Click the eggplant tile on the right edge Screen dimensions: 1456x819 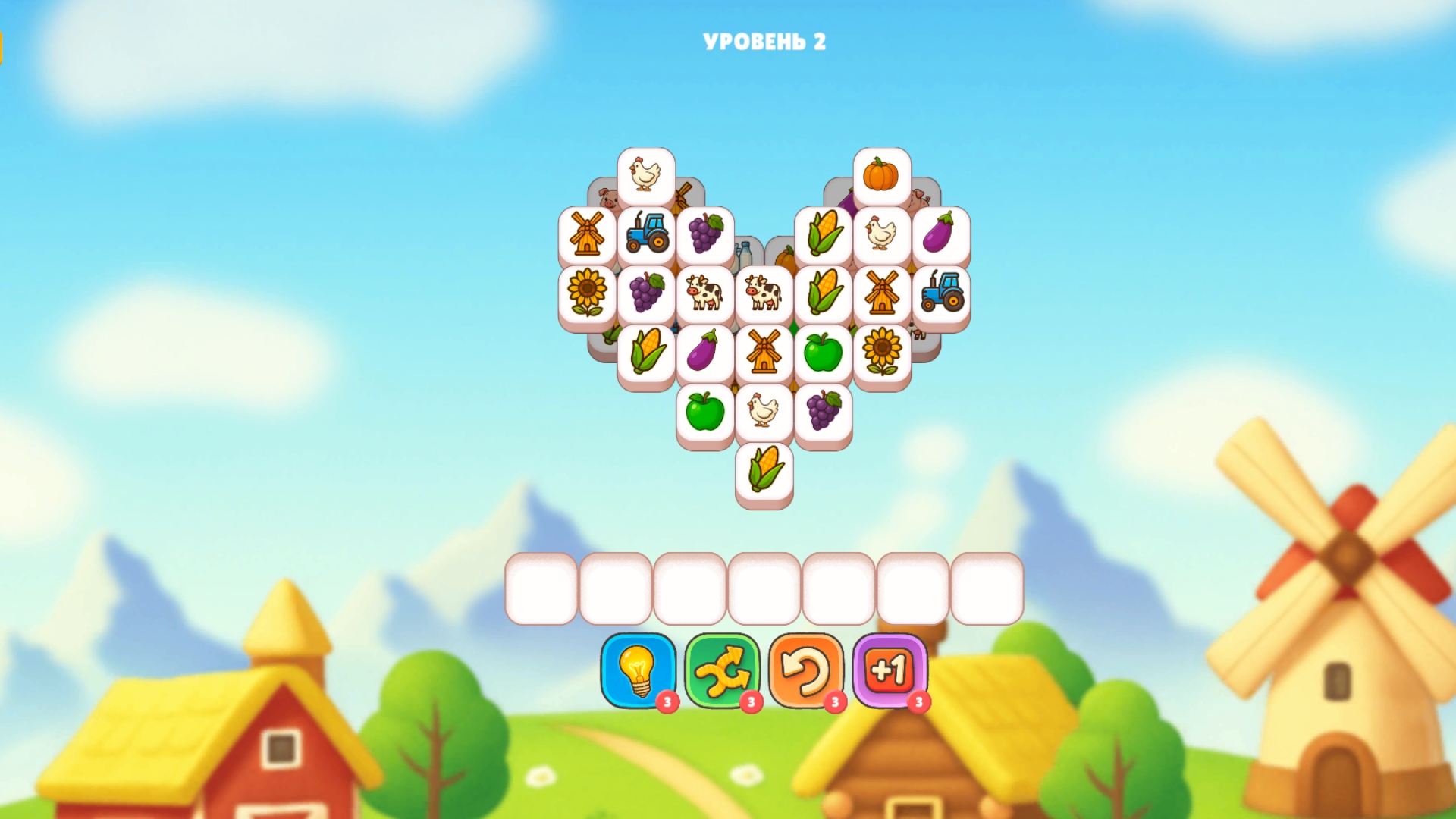[940, 235]
